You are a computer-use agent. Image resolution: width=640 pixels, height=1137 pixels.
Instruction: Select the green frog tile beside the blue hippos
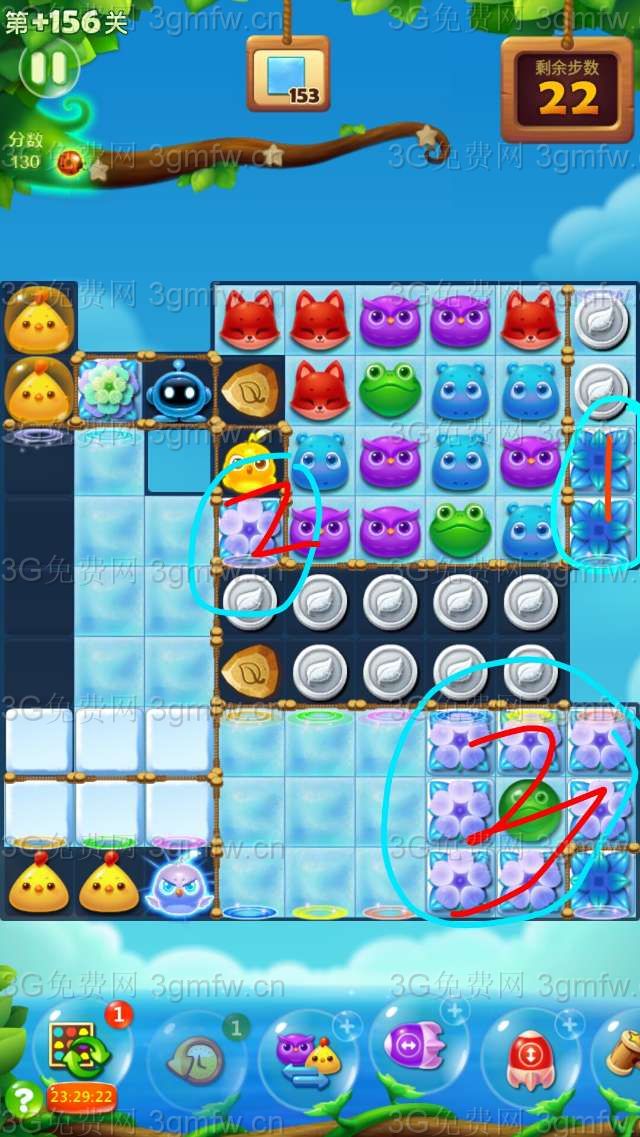(390, 389)
